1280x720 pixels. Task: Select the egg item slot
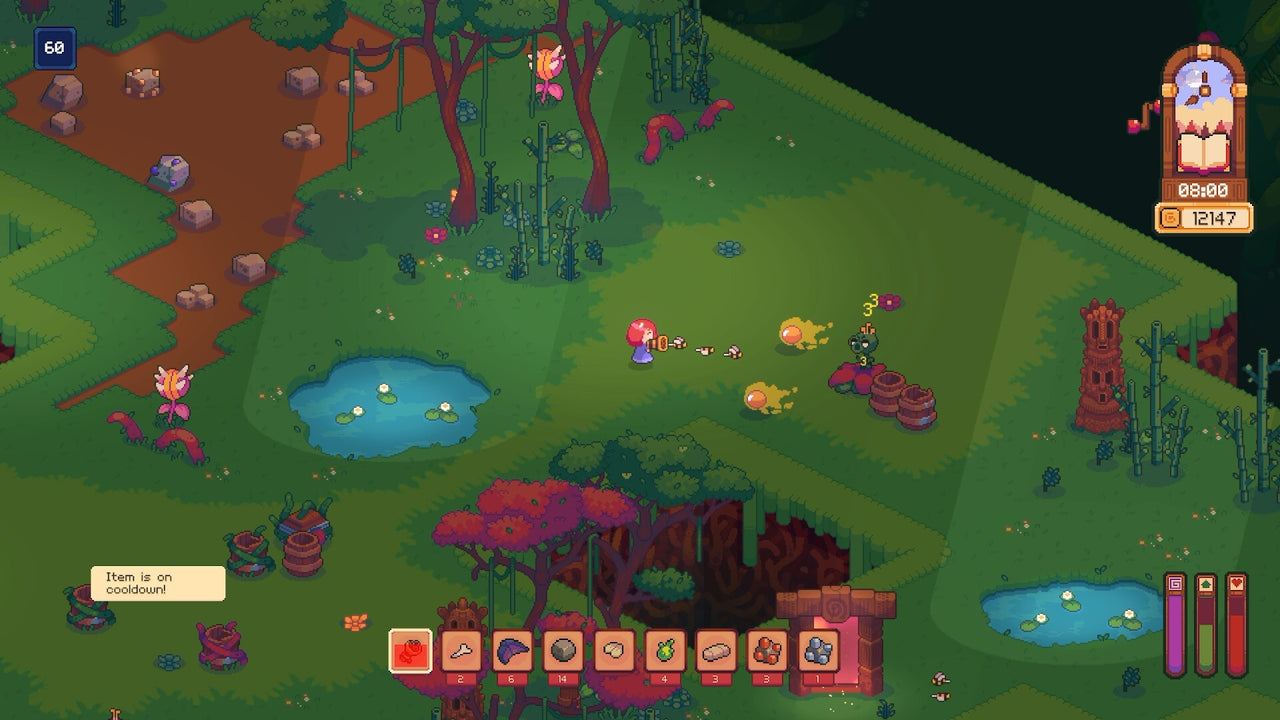click(x=613, y=649)
